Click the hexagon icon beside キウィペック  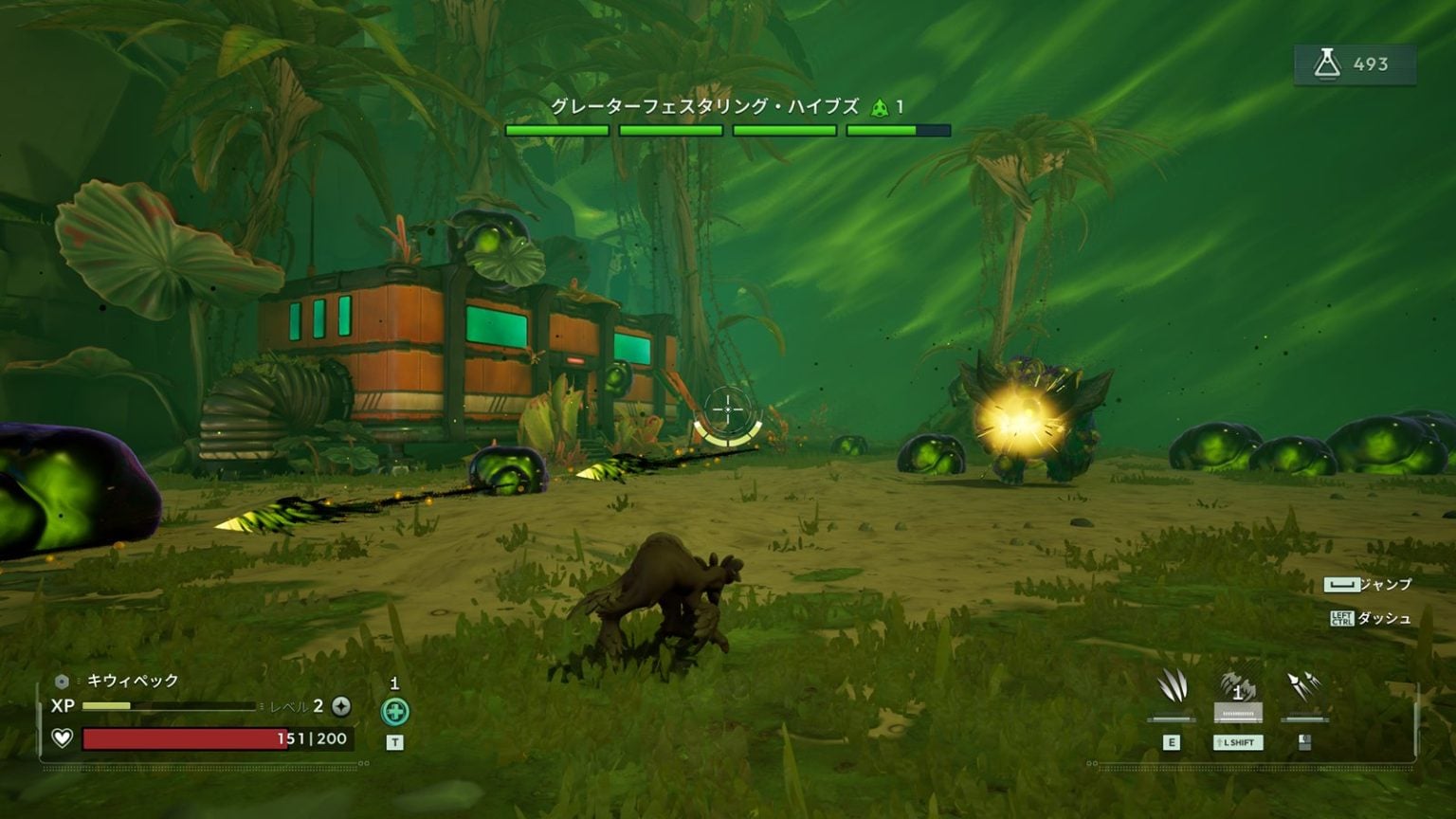coord(63,680)
